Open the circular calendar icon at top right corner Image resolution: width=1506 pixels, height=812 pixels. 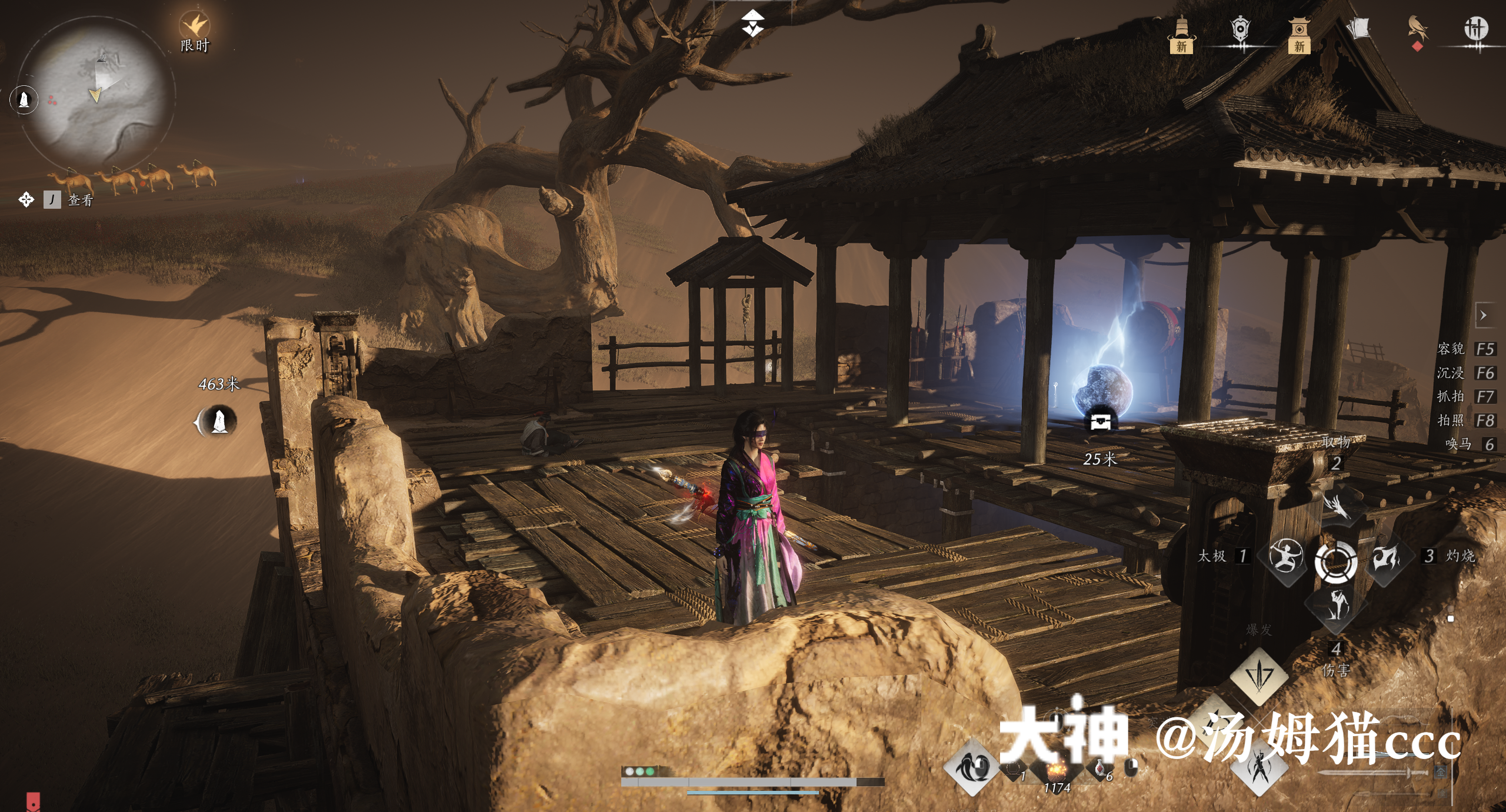(1479, 29)
